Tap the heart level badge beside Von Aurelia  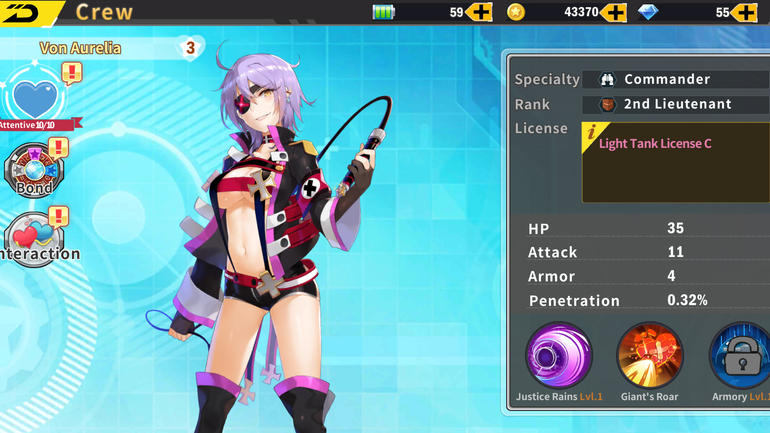(x=190, y=47)
